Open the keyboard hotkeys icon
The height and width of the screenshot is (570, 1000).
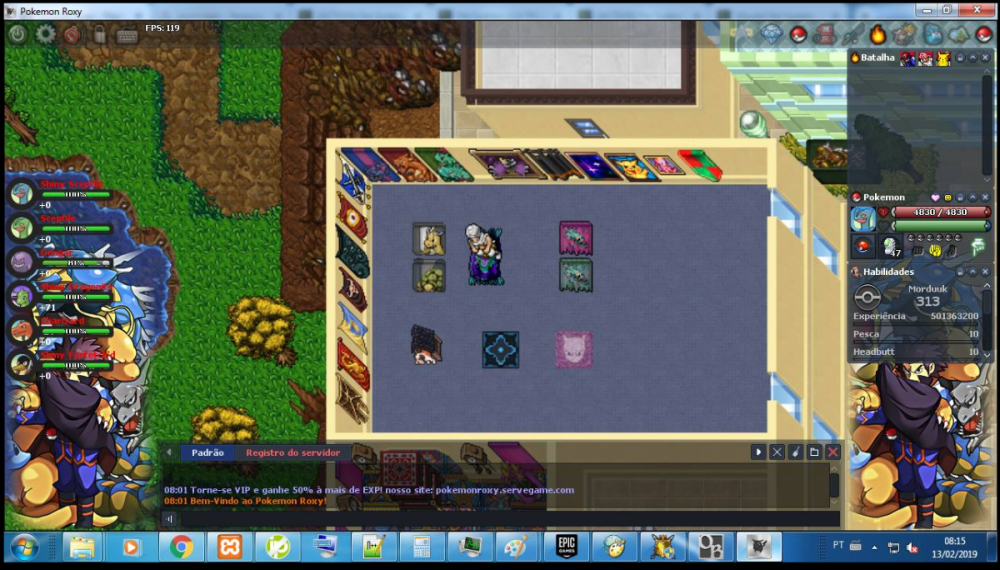tap(127, 35)
